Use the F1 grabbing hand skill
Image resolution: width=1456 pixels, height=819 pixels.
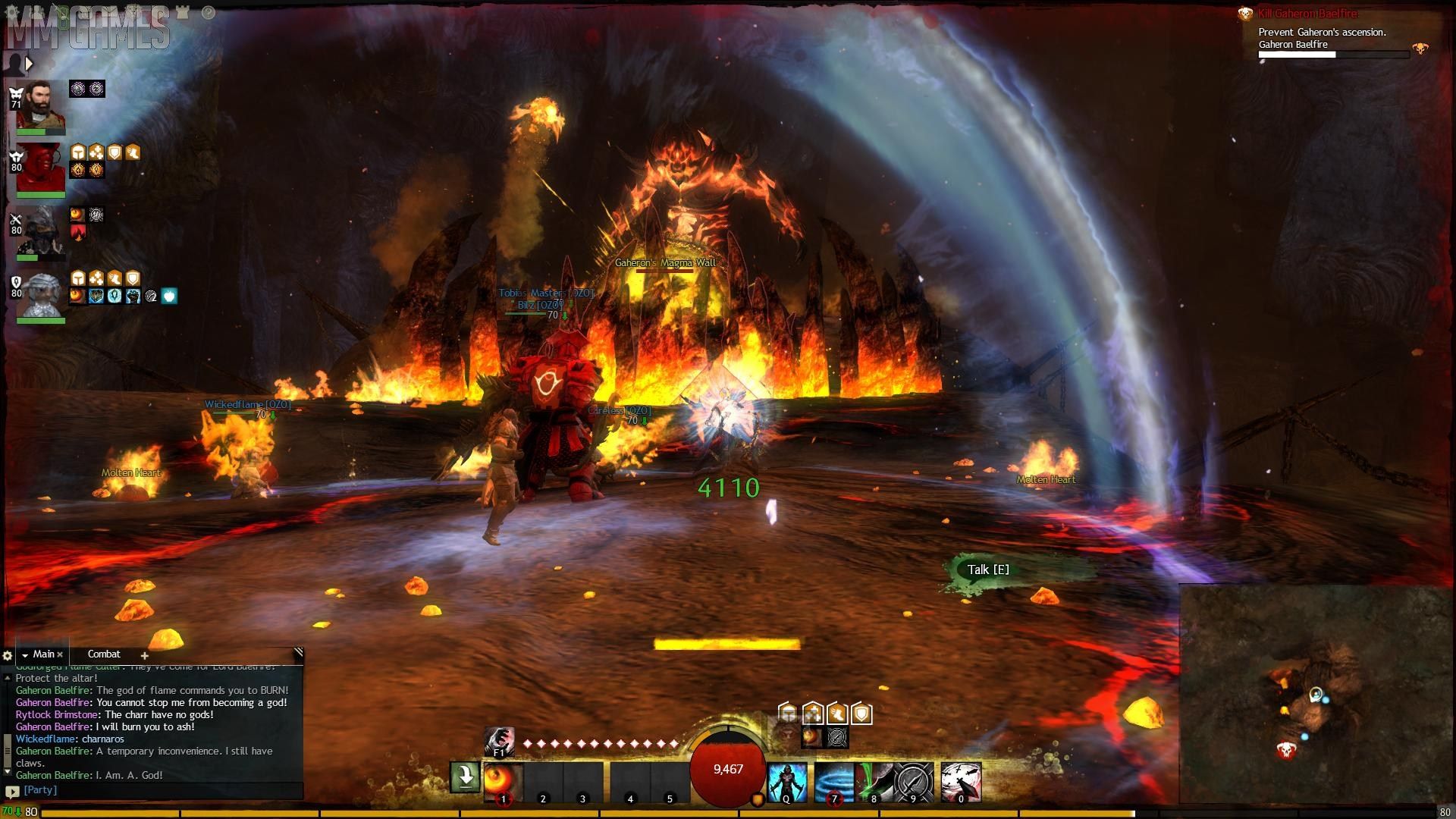(499, 741)
